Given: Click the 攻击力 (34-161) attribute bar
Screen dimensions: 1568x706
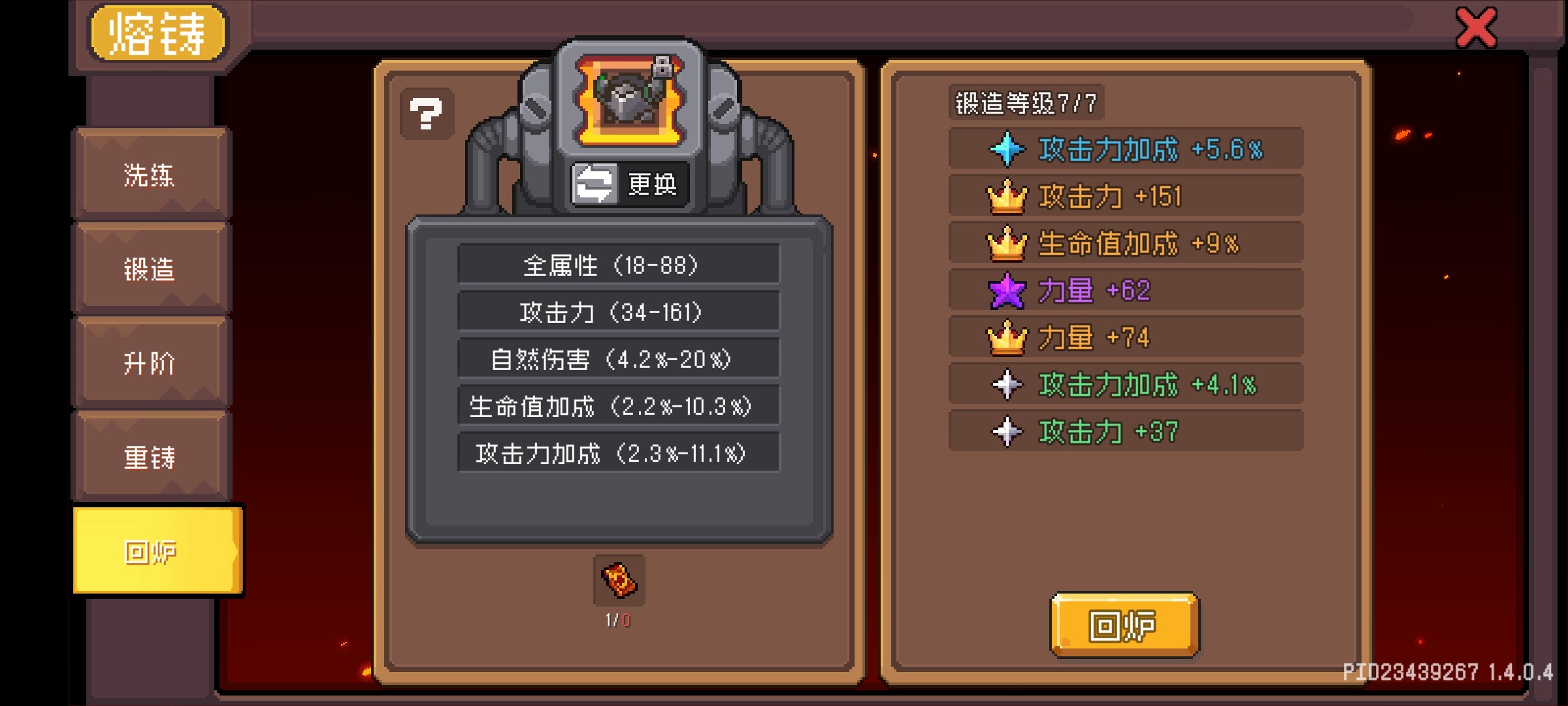Looking at the screenshot, I should pos(619,311).
